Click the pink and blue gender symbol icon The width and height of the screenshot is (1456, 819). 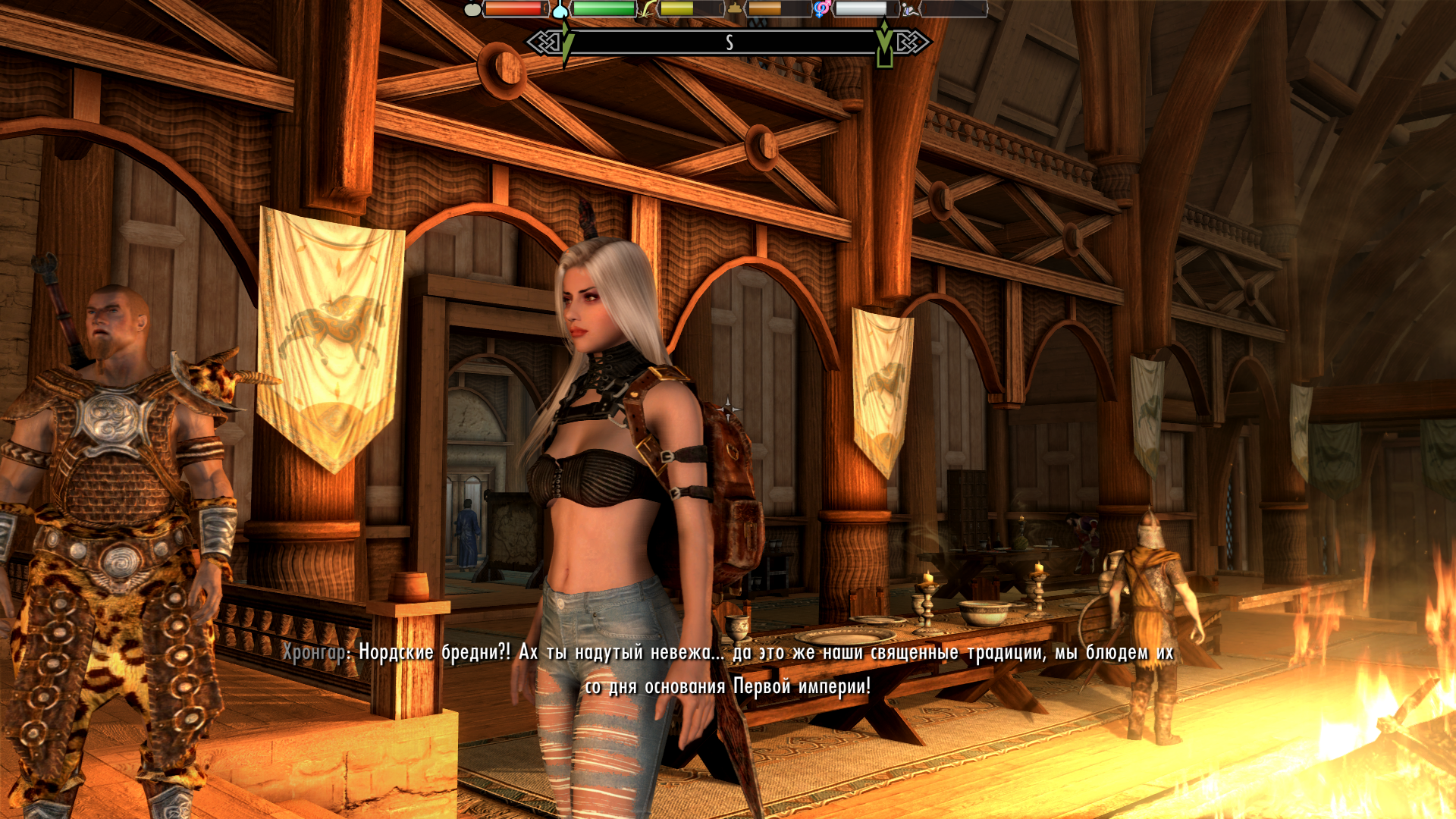point(822,9)
